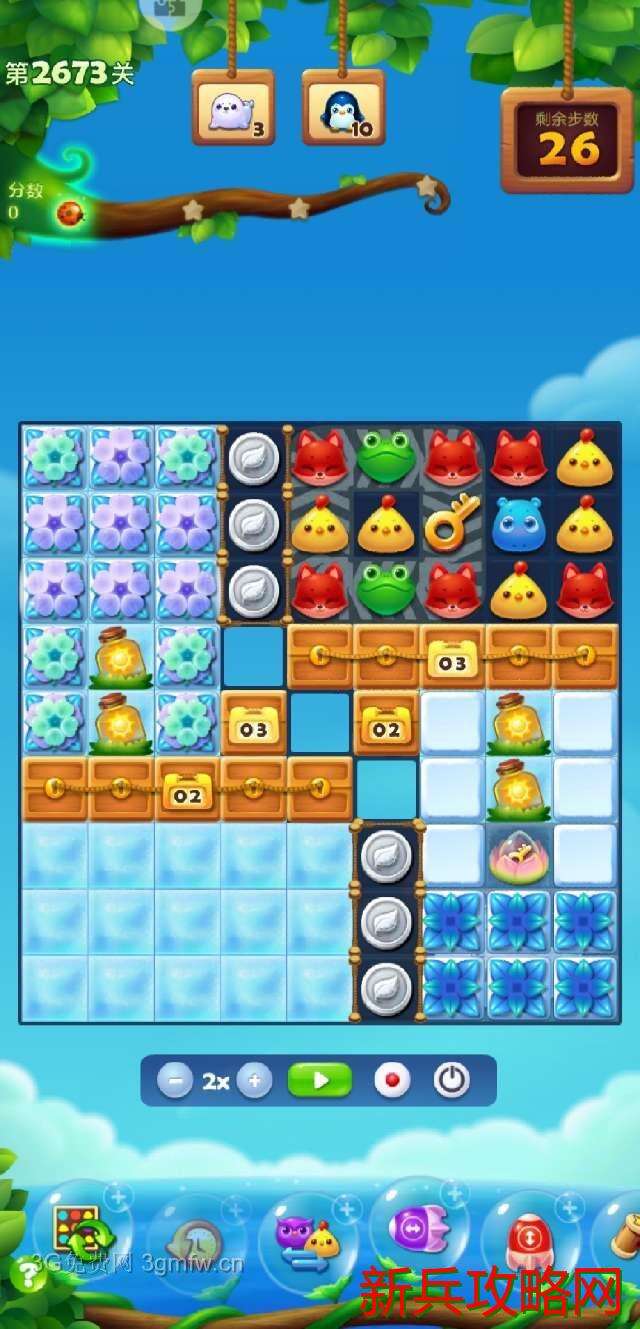Select the animal swap booster
The height and width of the screenshot is (1329, 640).
[307, 1238]
